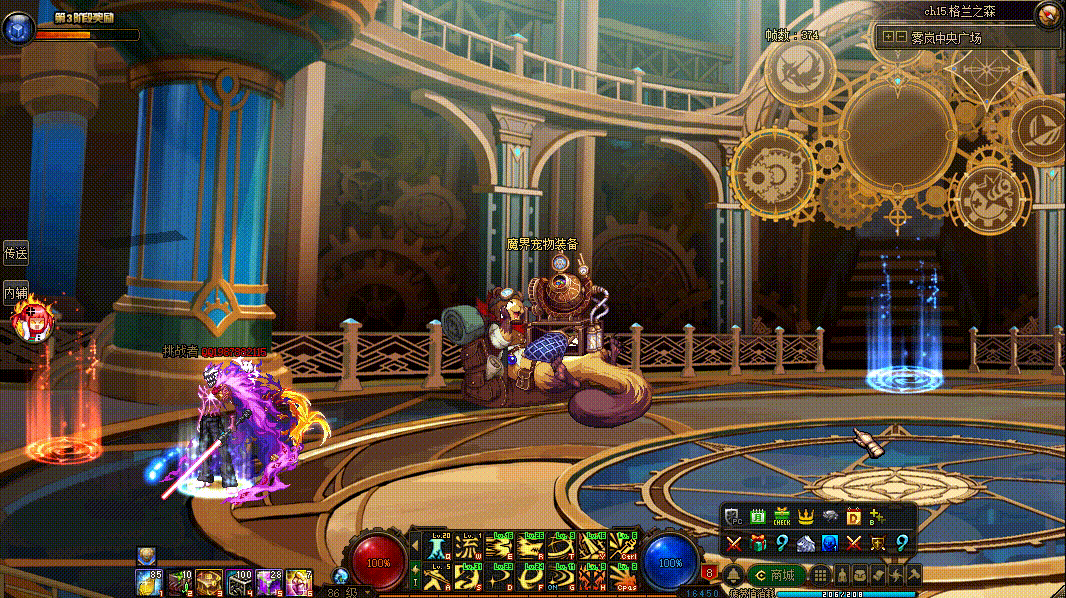Click the 传送 teleport button
Screen dimensions: 1066x598
15,254
